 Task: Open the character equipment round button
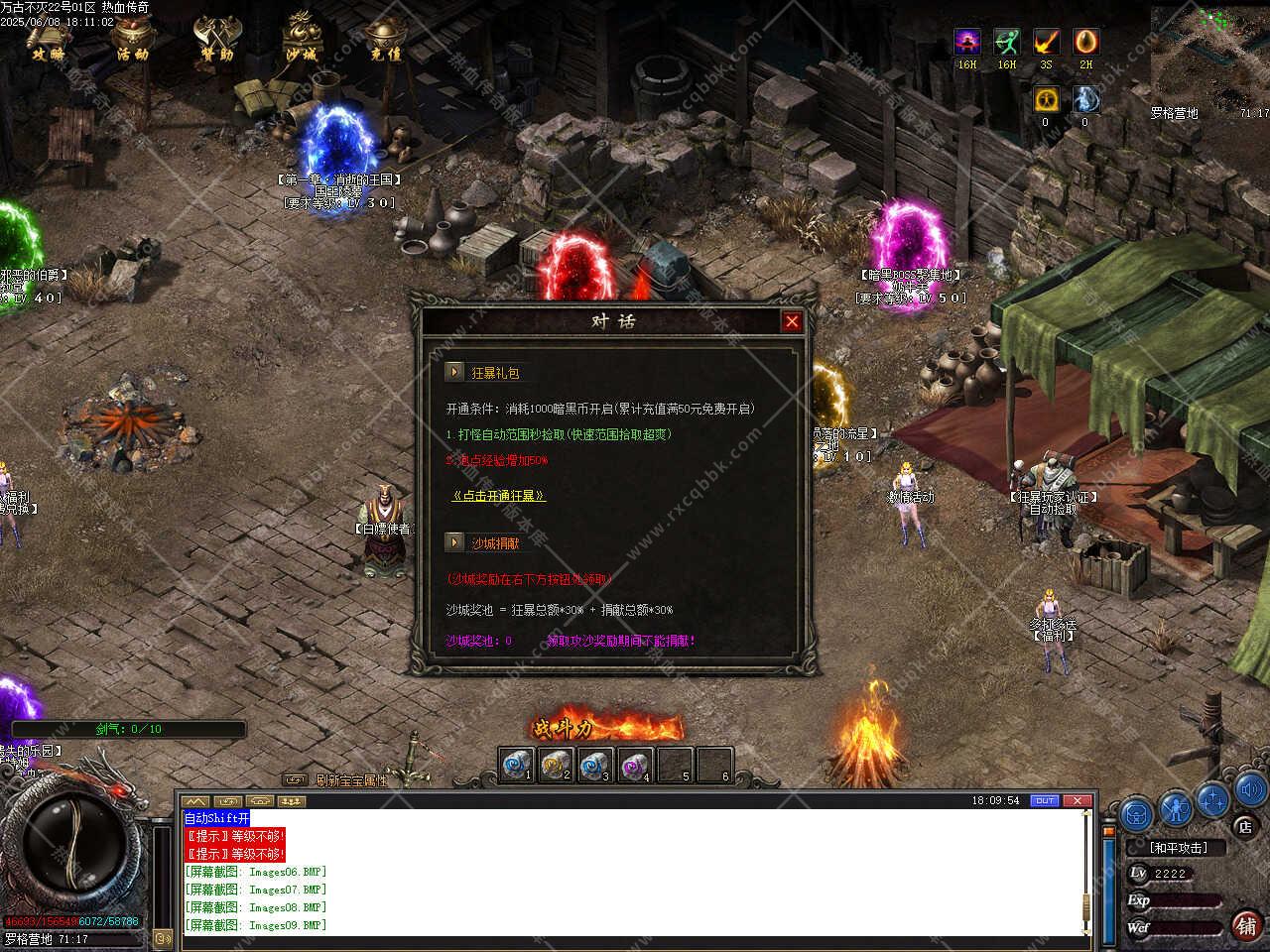(x=1175, y=809)
